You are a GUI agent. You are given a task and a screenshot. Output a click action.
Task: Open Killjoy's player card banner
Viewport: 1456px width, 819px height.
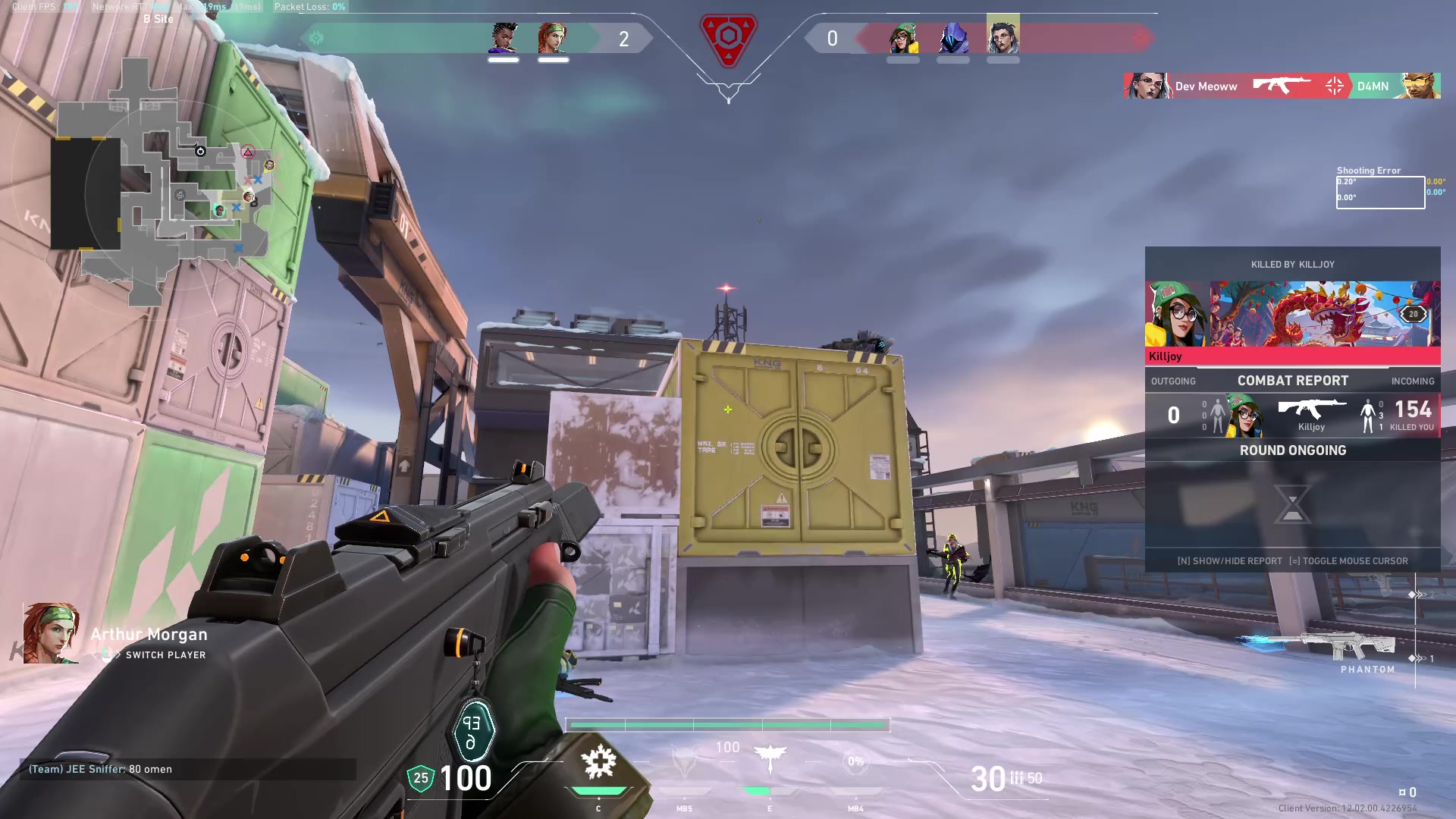[1292, 314]
